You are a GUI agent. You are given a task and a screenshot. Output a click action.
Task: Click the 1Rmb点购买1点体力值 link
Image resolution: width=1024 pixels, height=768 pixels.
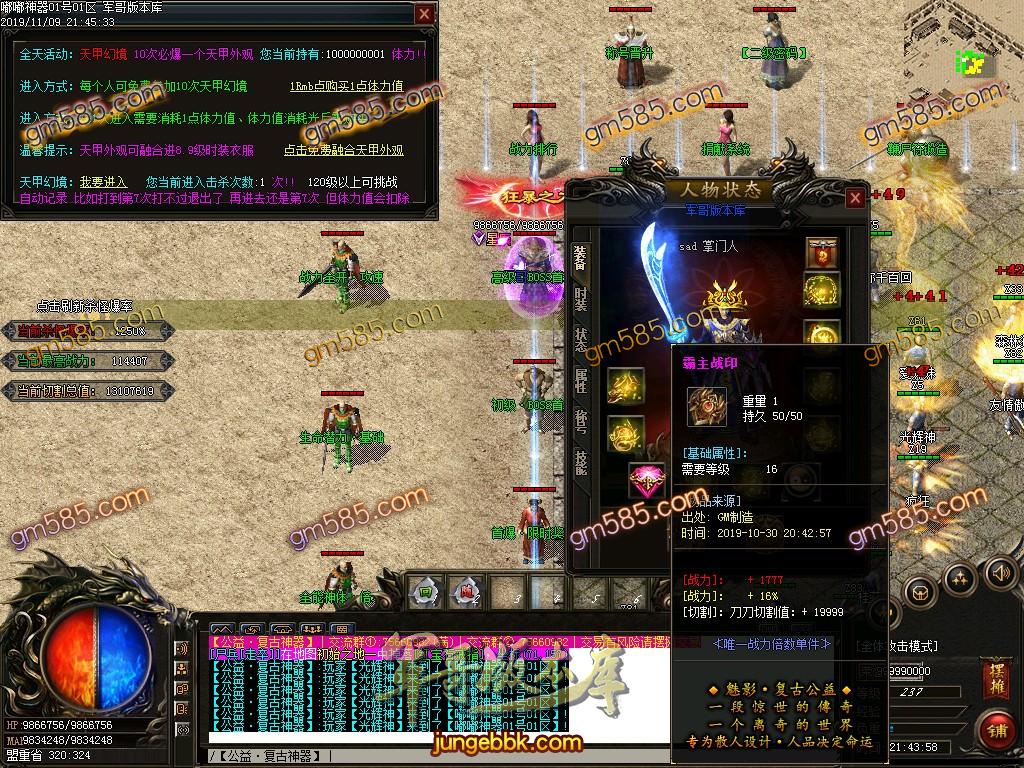346,86
